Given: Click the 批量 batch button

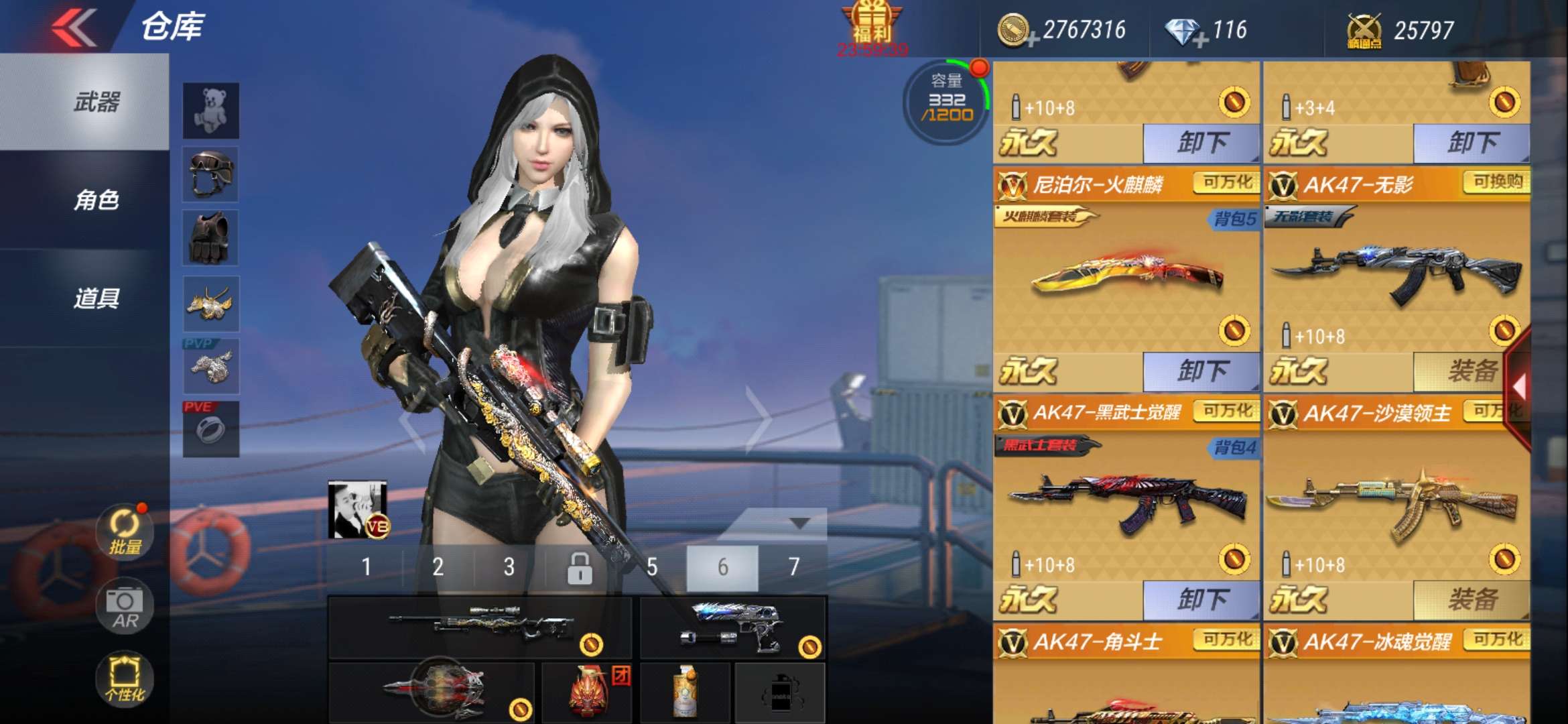Looking at the screenshot, I should 125,532.
